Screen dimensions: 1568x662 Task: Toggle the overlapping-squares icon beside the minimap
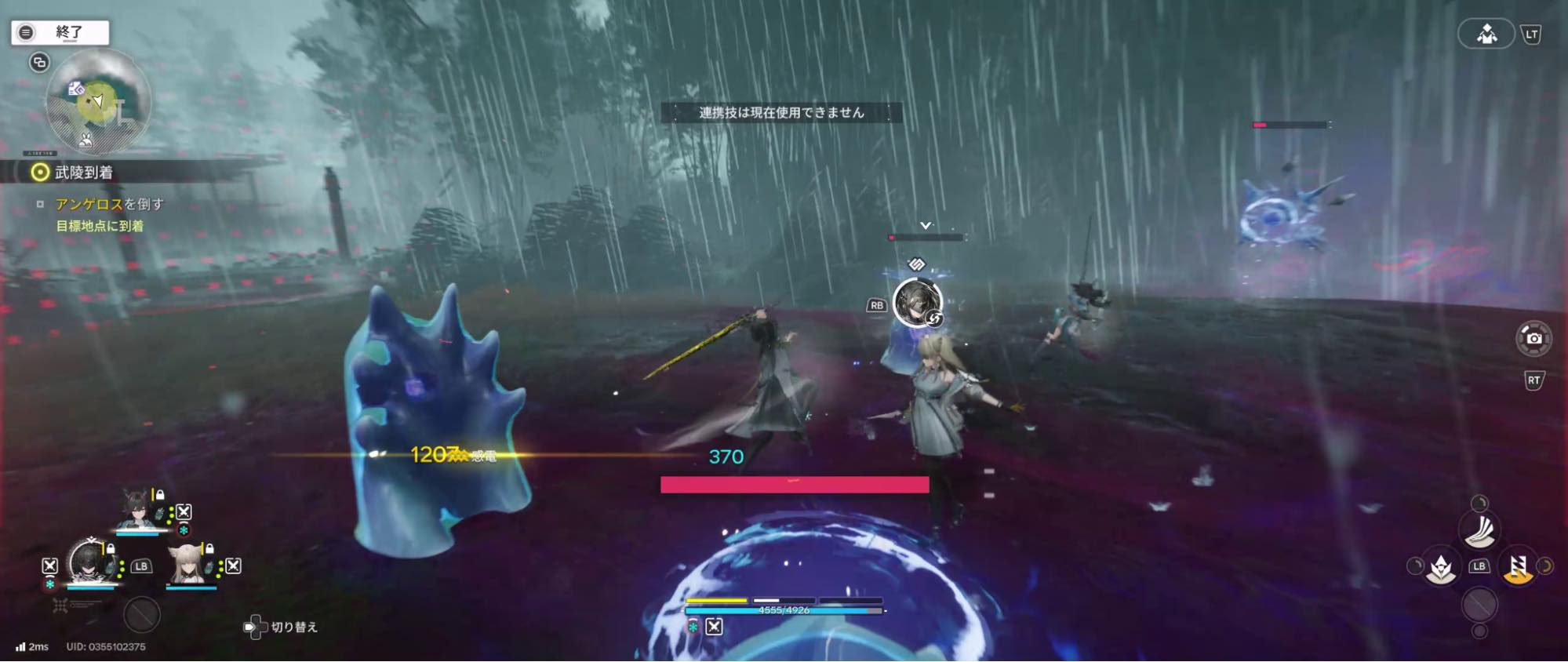click(x=39, y=62)
